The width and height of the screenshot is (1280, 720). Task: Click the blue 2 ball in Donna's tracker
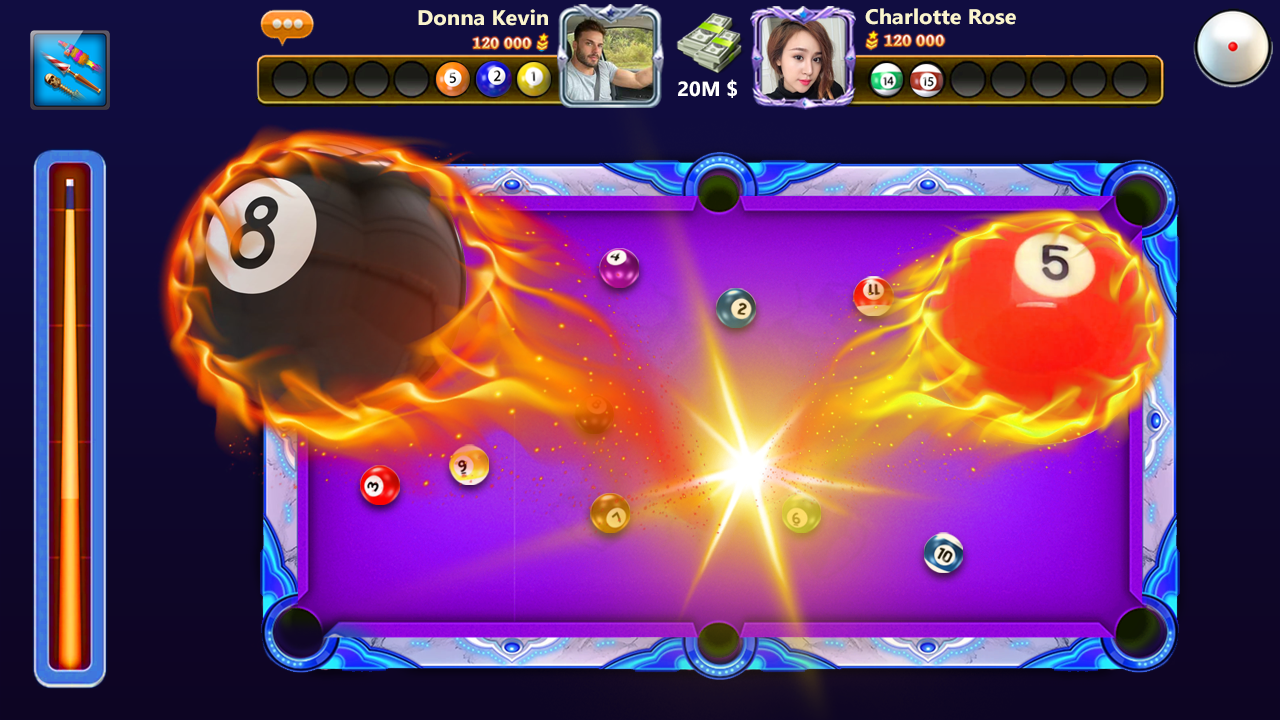tap(492, 78)
